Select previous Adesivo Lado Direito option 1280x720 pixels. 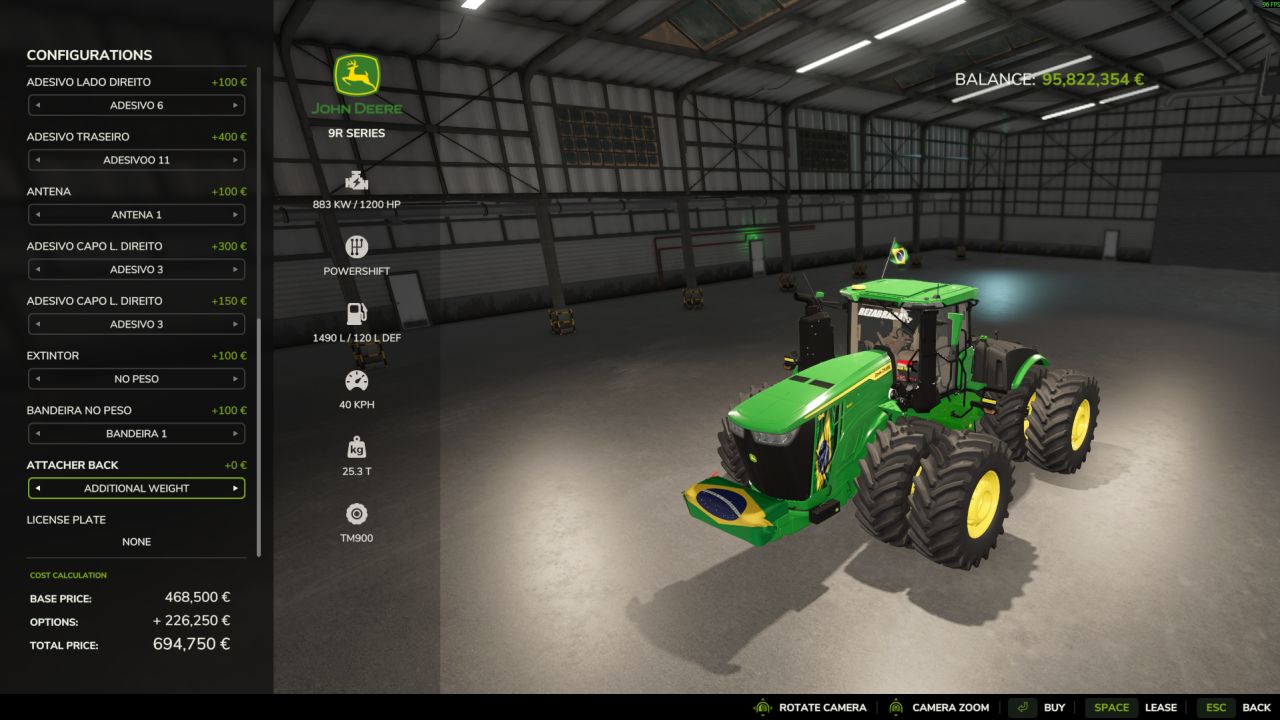tap(37, 105)
